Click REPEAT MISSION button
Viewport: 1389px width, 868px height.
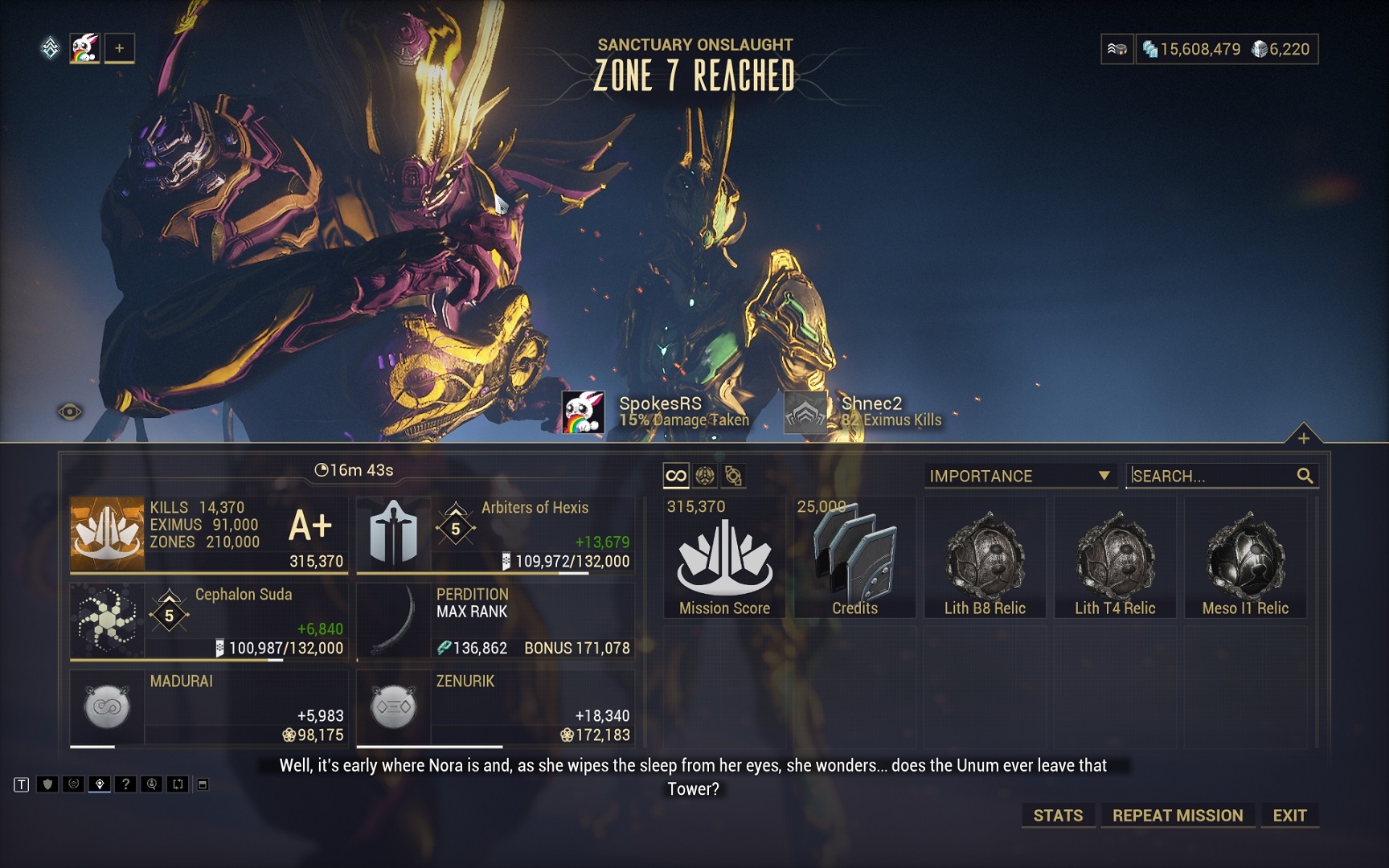pos(1177,815)
